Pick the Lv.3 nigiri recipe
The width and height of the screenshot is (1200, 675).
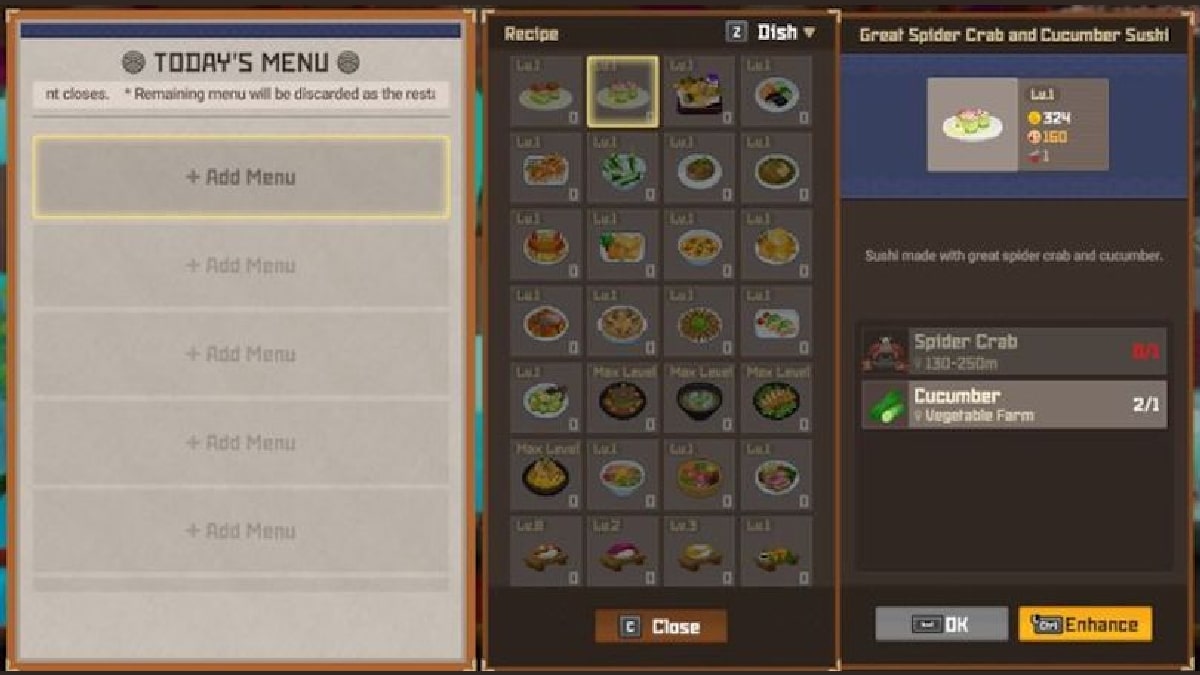point(700,551)
